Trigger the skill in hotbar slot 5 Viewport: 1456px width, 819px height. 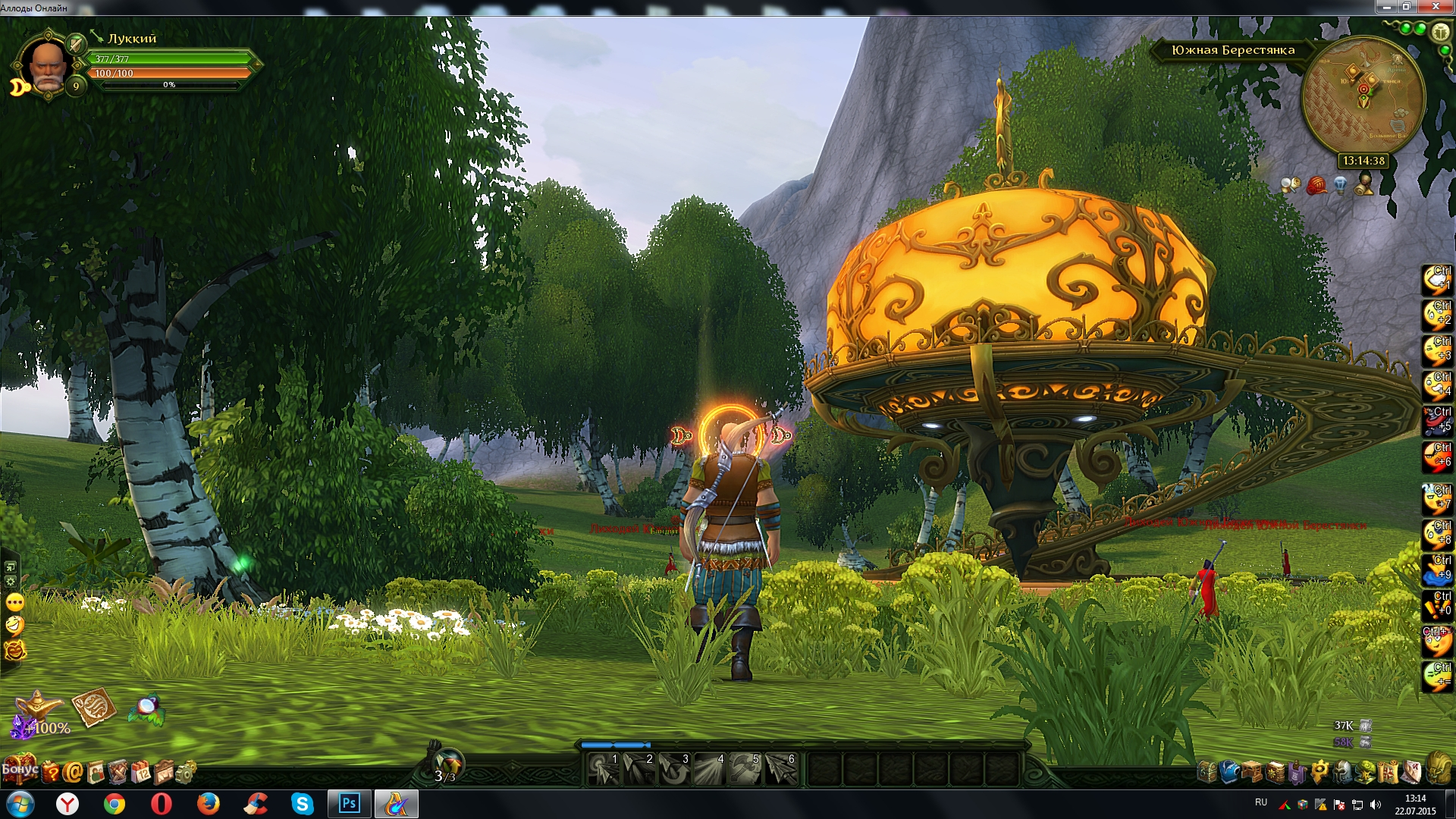click(745, 769)
